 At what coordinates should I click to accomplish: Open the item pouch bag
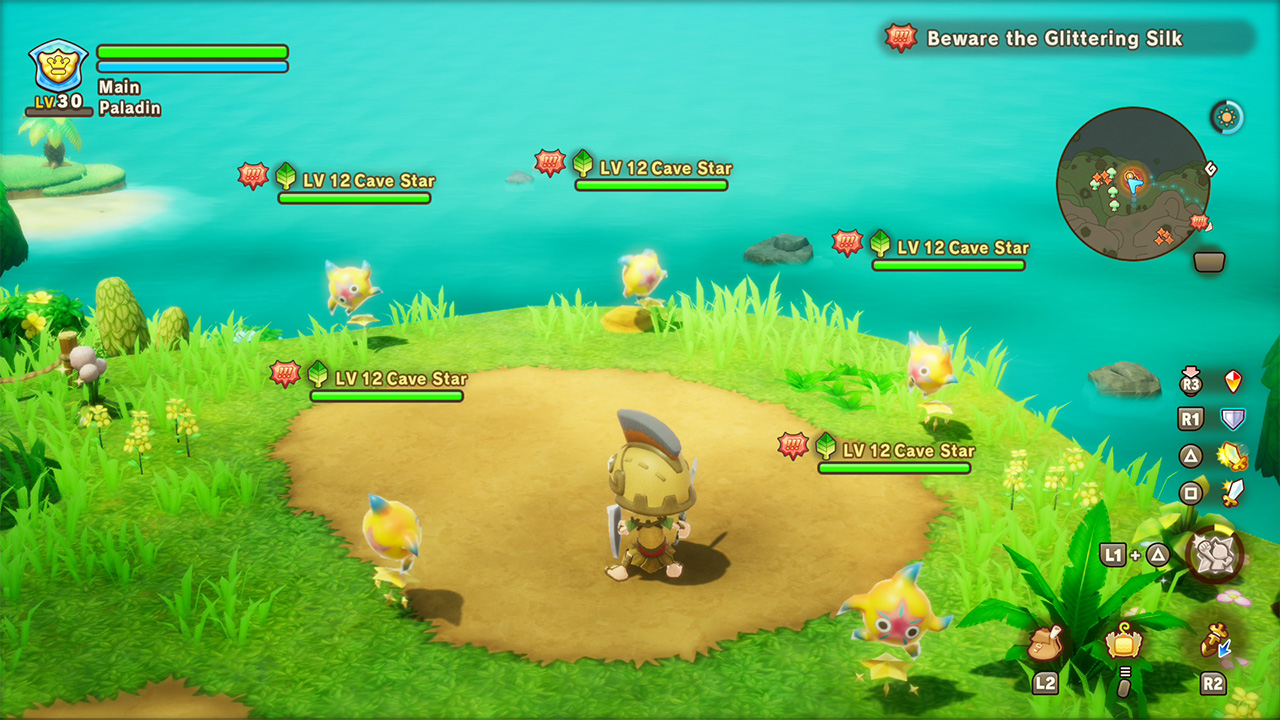click(x=1045, y=643)
